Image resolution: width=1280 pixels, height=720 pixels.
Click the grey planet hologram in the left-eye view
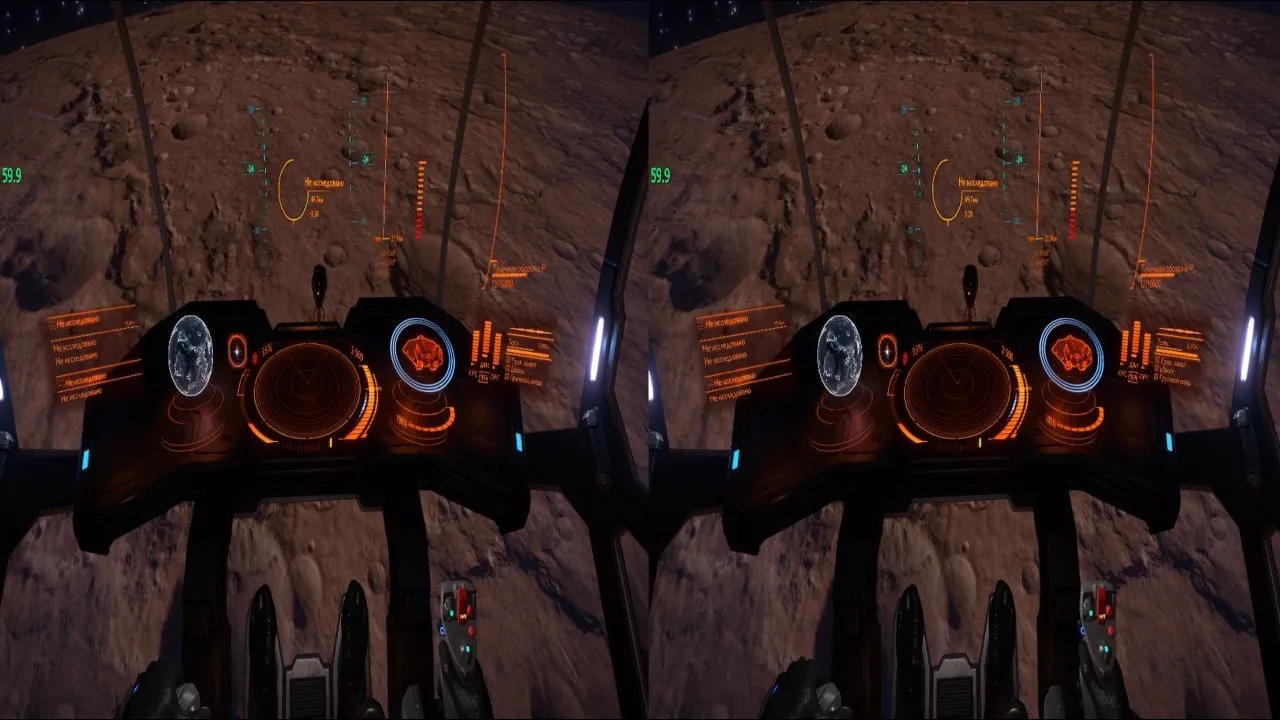[190, 355]
